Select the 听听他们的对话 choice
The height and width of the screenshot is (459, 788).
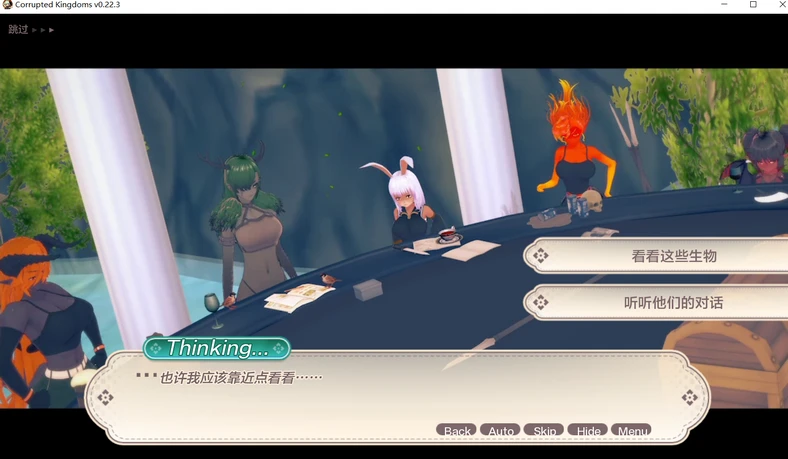pos(672,302)
